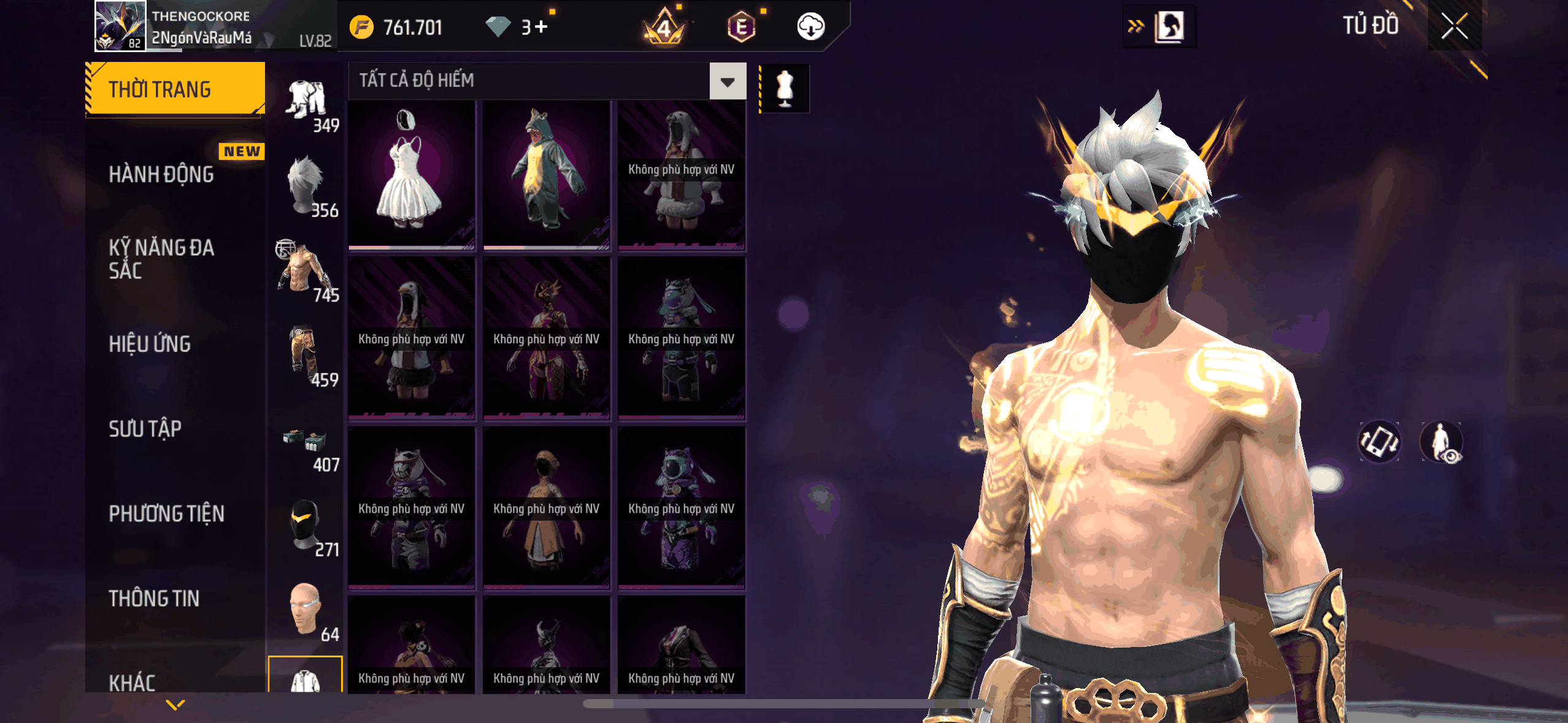This screenshot has width=1568, height=723.
Task: Choose the PHƯƠNG TIỆN category
Action: (167, 514)
